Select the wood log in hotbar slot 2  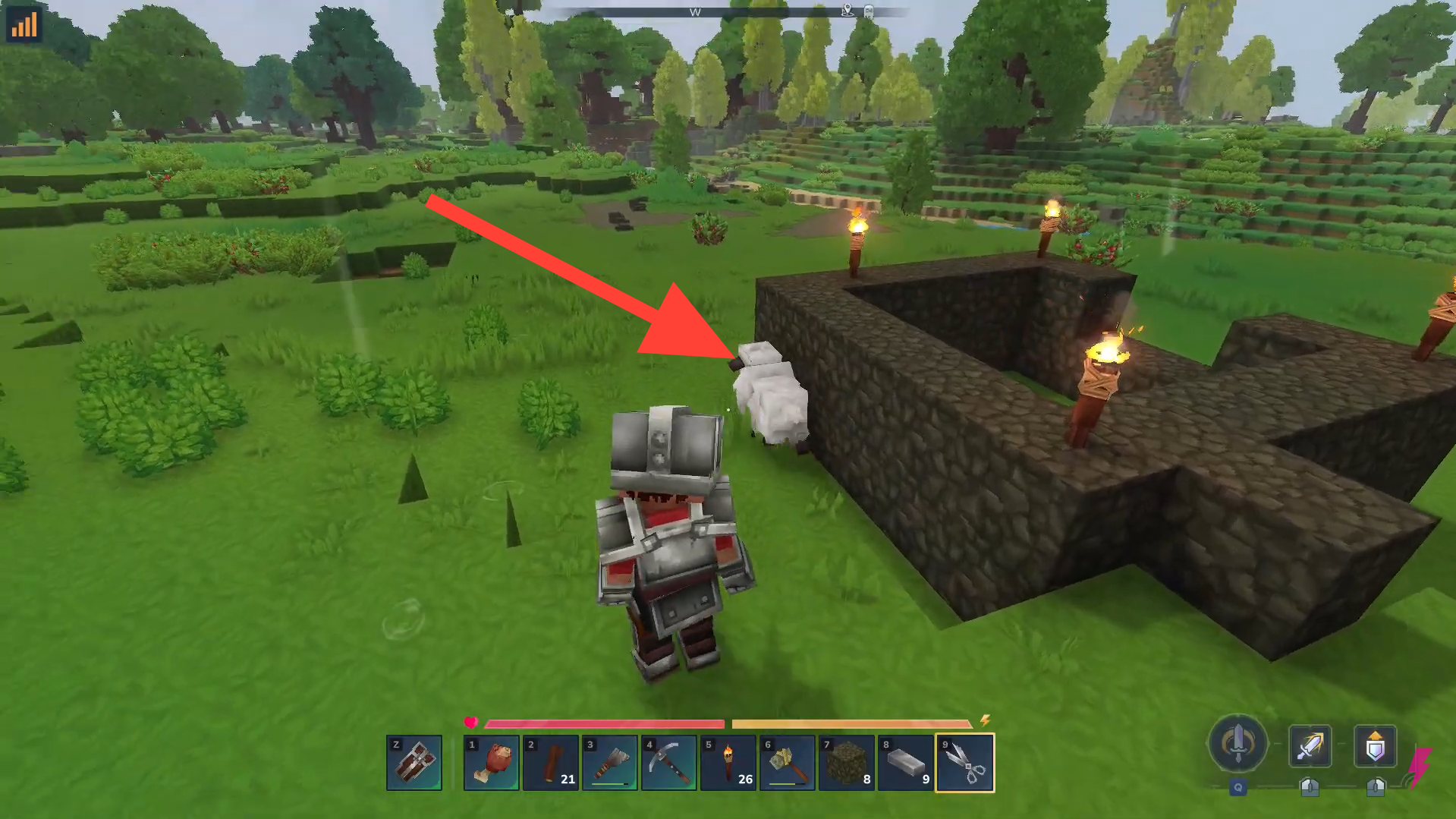(x=551, y=763)
